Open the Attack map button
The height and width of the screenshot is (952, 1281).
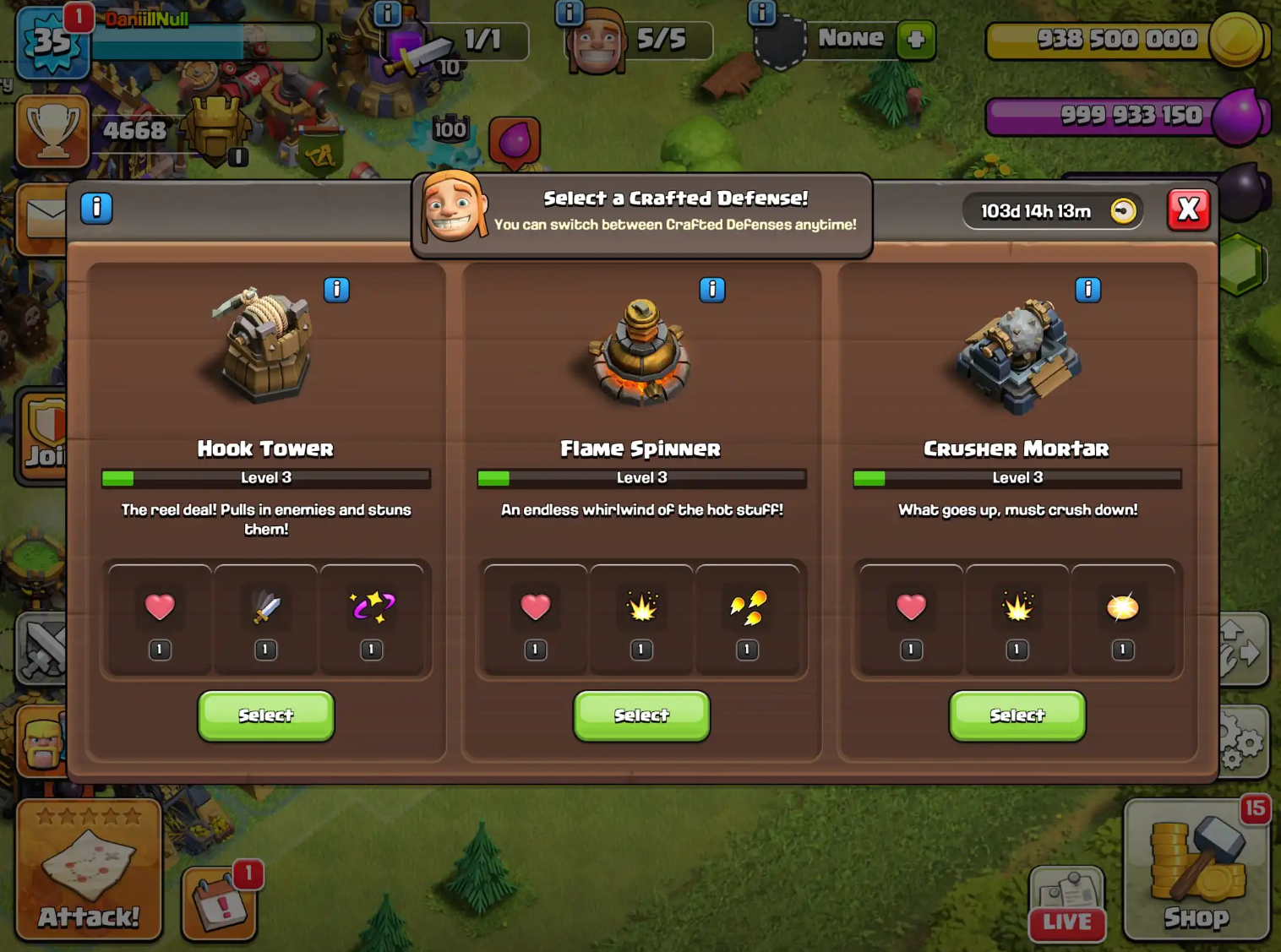89,870
